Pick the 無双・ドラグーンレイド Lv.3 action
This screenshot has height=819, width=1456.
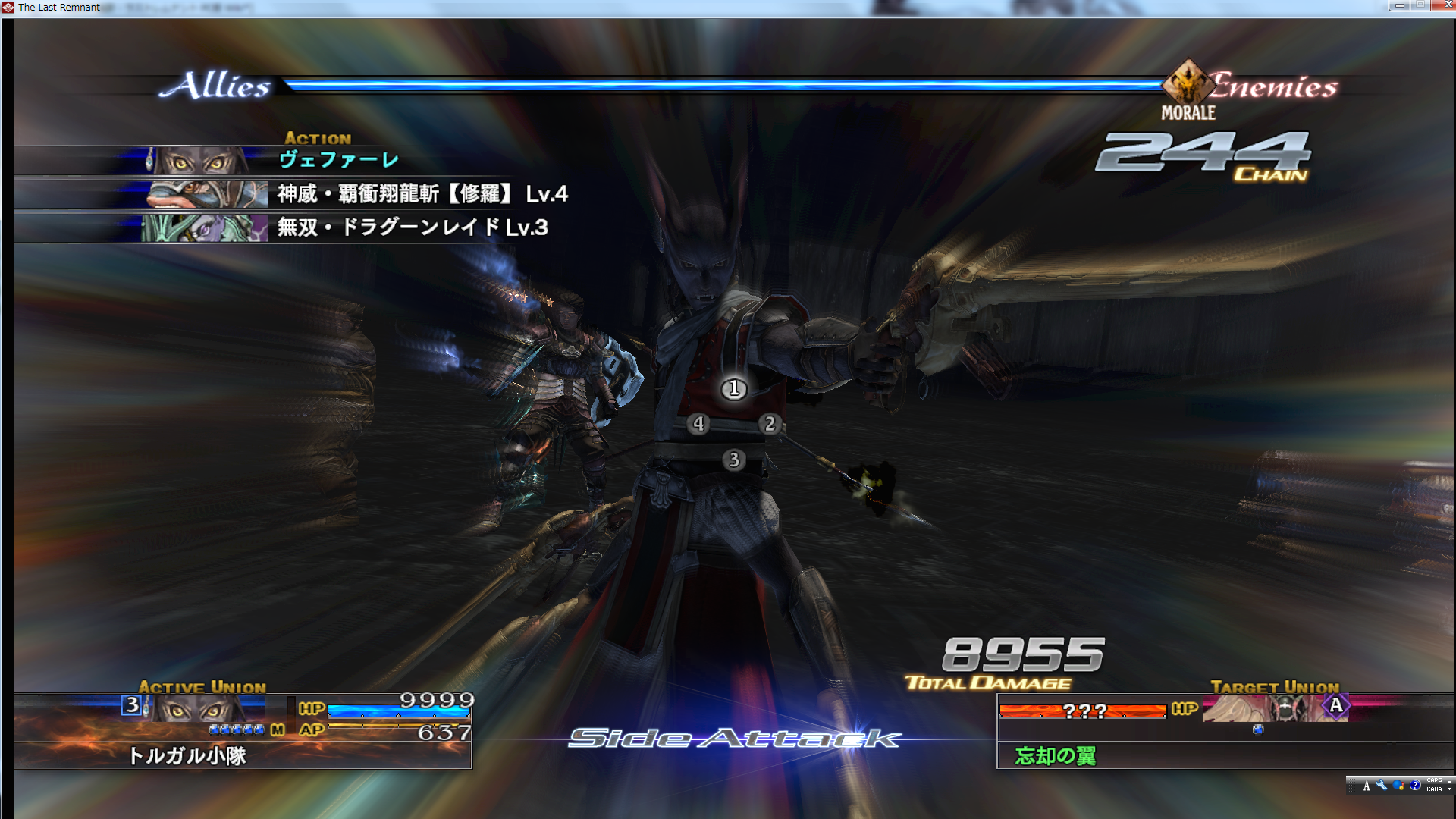[x=412, y=227]
